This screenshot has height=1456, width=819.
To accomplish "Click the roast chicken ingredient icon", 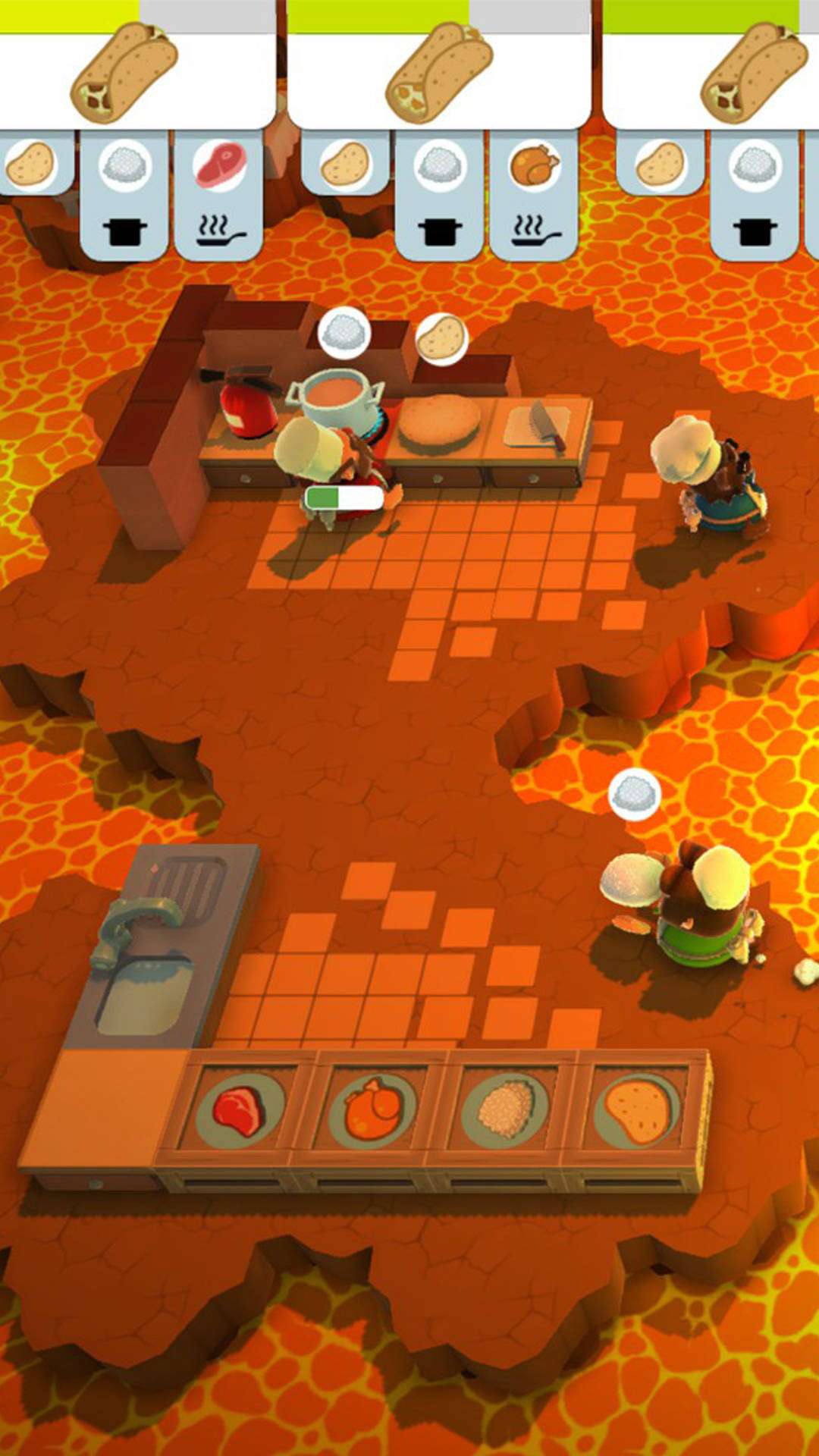I will click(x=534, y=166).
